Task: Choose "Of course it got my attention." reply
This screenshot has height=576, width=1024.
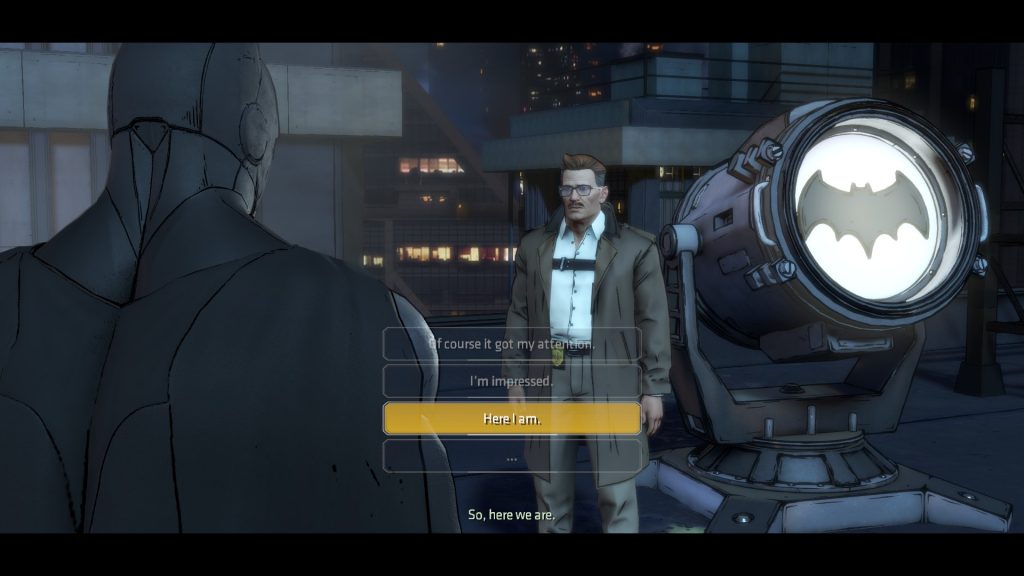Action: pyautogui.click(x=511, y=344)
